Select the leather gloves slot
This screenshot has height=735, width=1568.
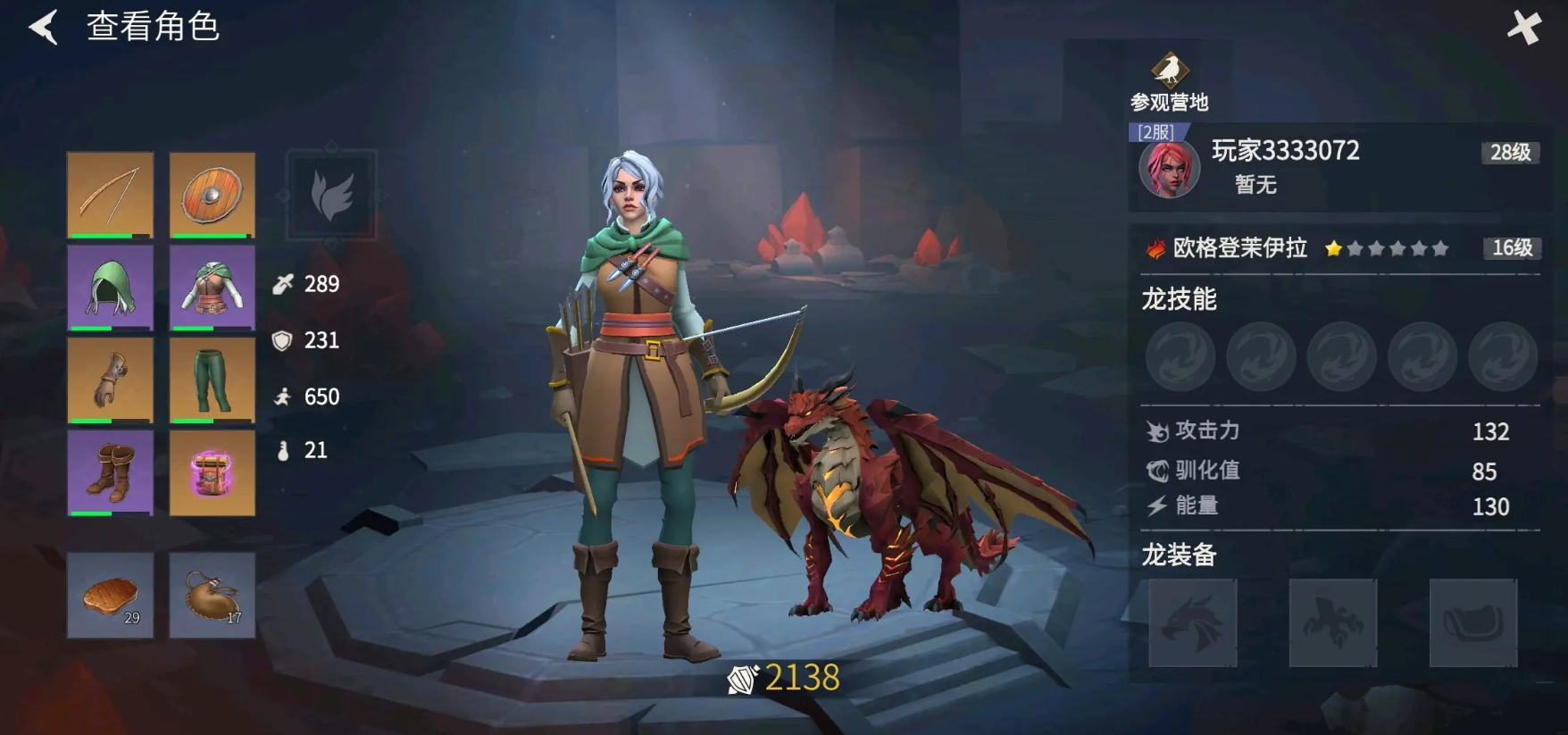point(110,380)
